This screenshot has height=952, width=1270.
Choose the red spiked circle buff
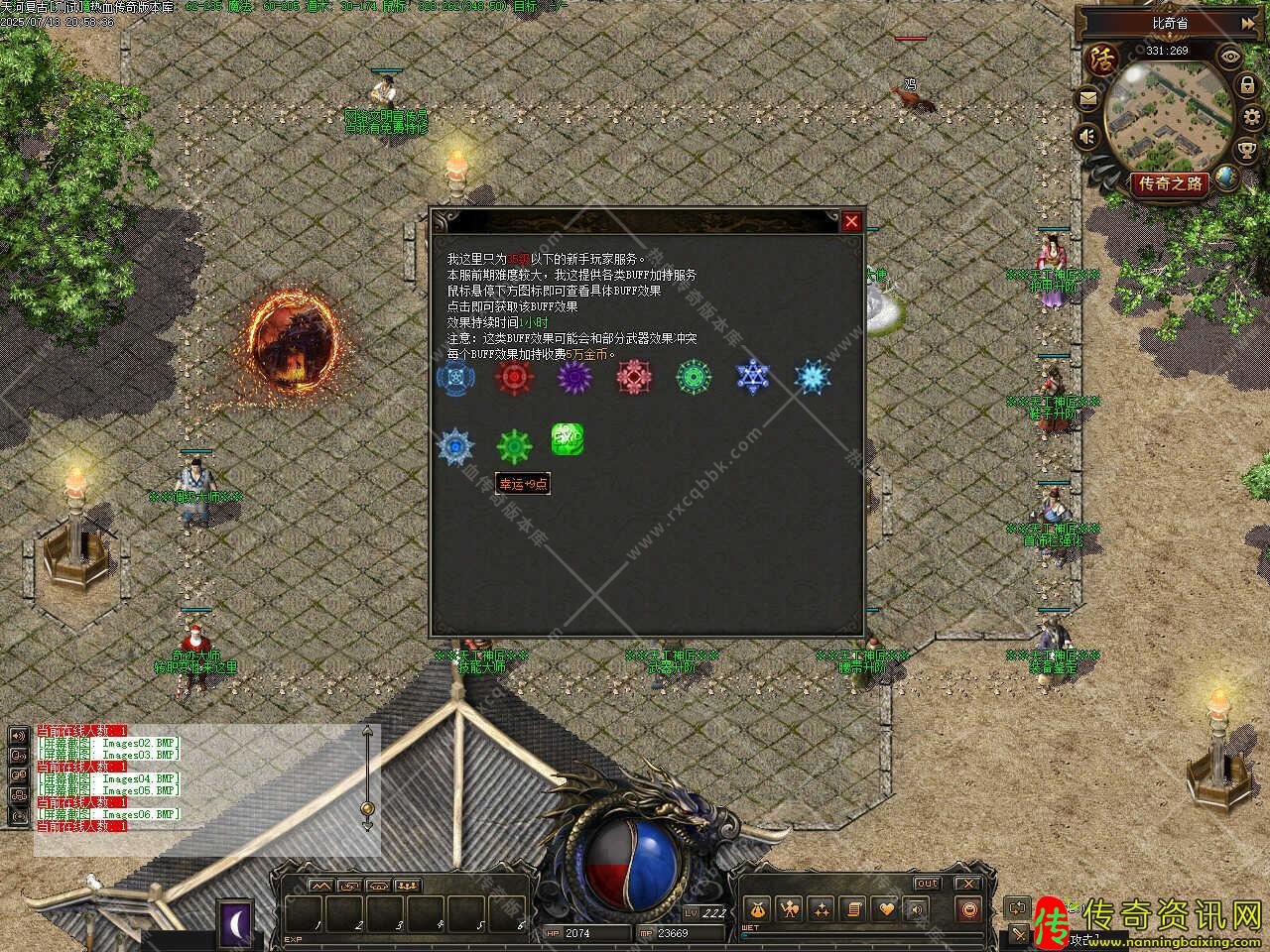click(x=514, y=377)
